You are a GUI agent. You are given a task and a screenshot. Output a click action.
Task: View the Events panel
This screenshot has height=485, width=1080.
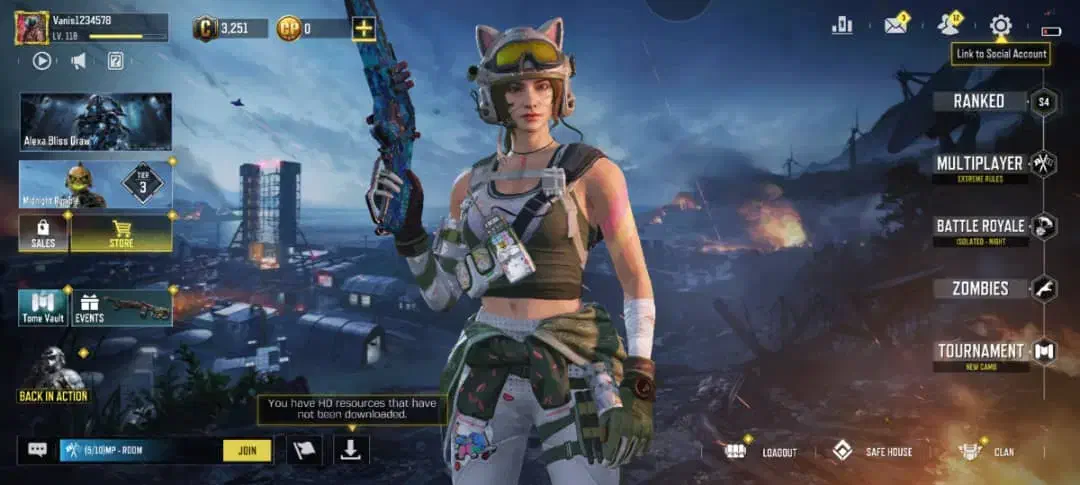click(121, 308)
